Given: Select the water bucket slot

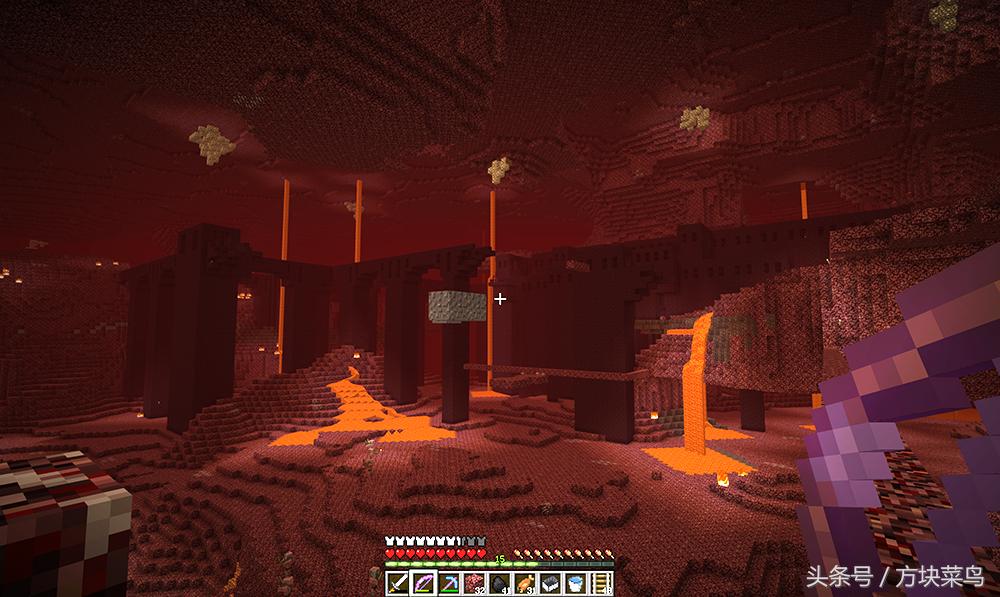Looking at the screenshot, I should [574, 582].
